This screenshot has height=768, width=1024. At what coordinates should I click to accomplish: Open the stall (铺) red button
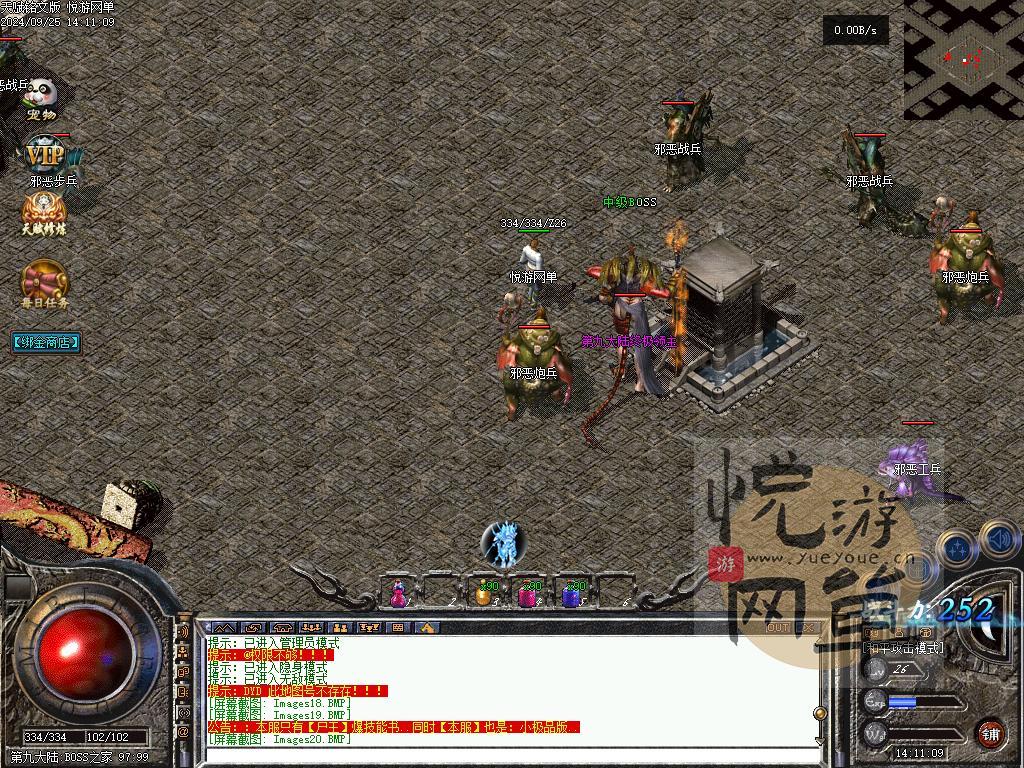pyautogui.click(x=991, y=733)
